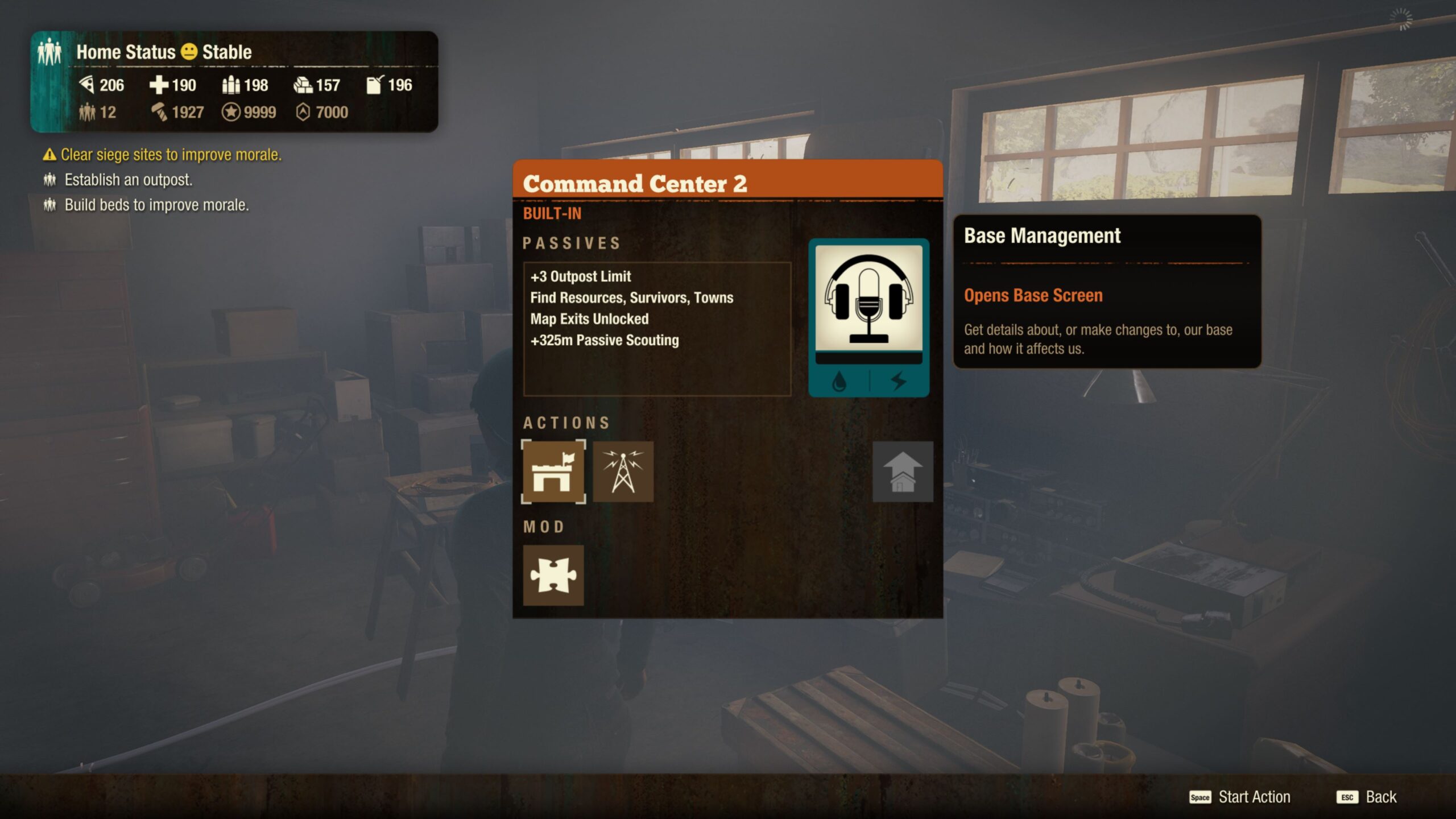Choose the radio tower action icon
The image size is (1456, 819).
623,471
